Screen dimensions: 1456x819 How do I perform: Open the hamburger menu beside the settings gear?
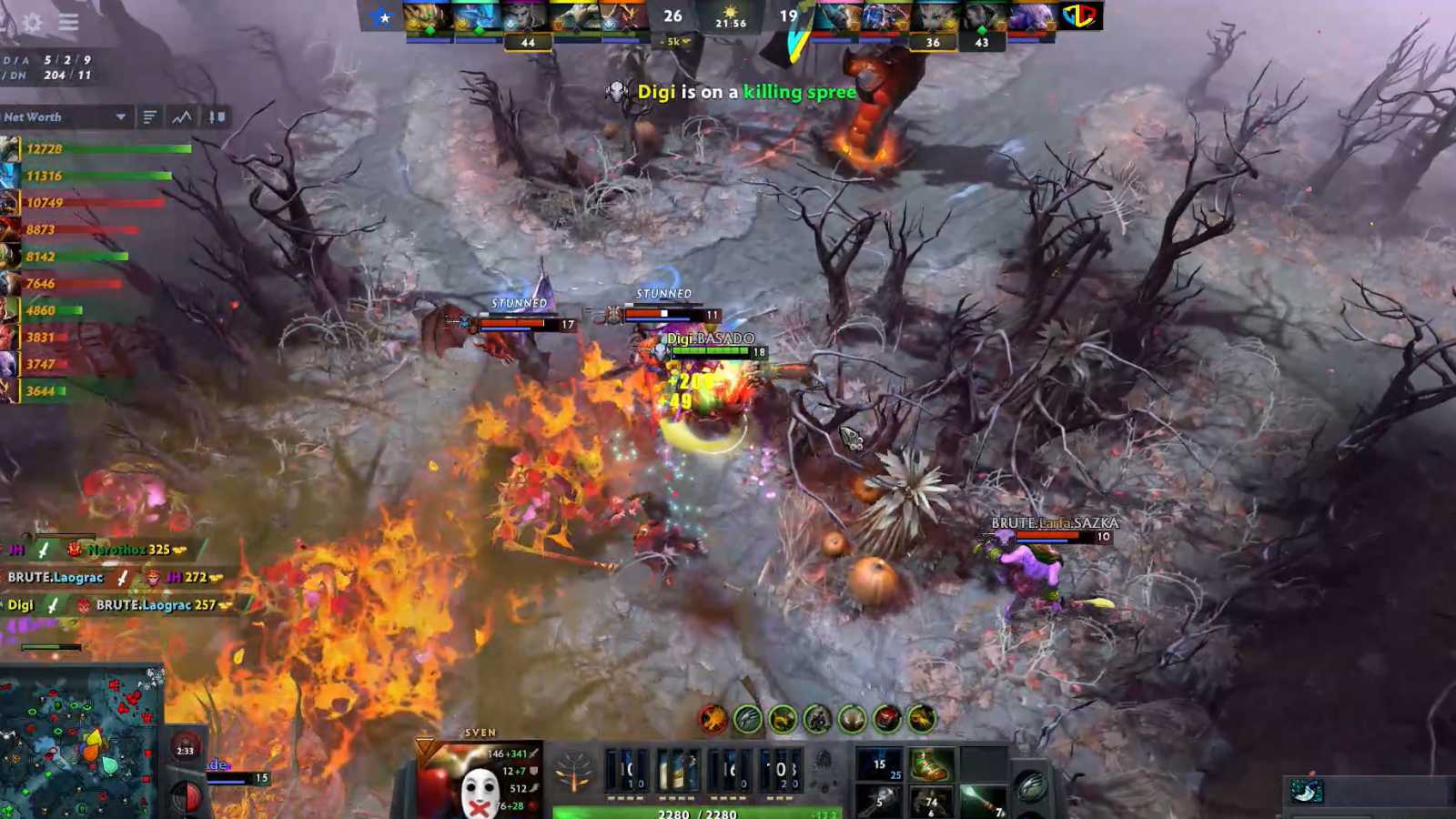coord(68,24)
